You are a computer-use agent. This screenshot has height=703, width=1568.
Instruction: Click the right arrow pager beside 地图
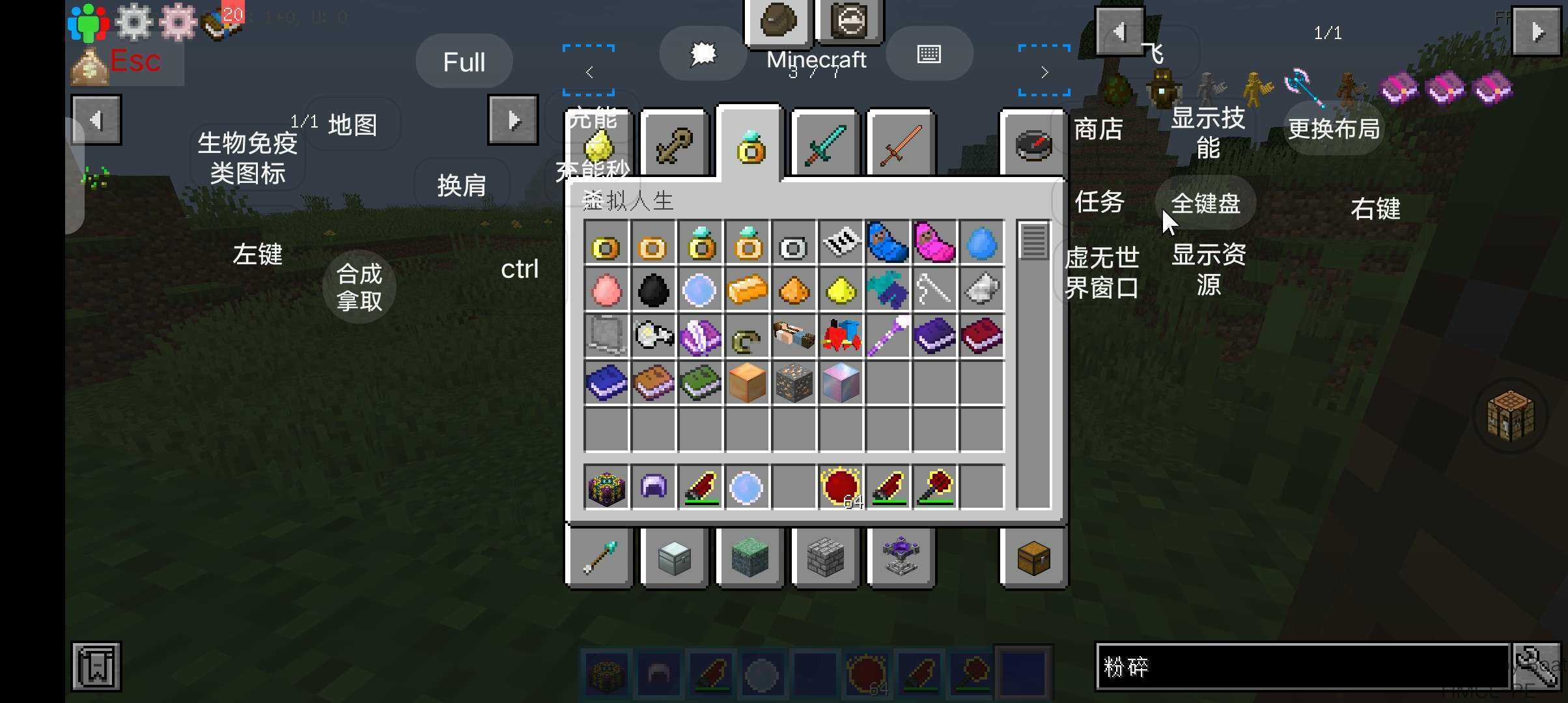coord(513,119)
